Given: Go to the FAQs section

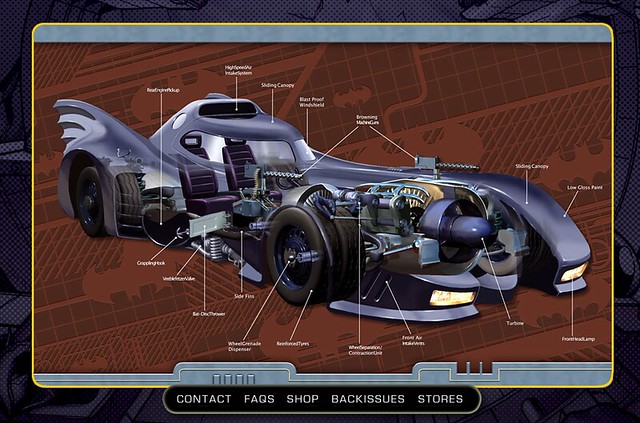Looking at the screenshot, I should point(259,399).
